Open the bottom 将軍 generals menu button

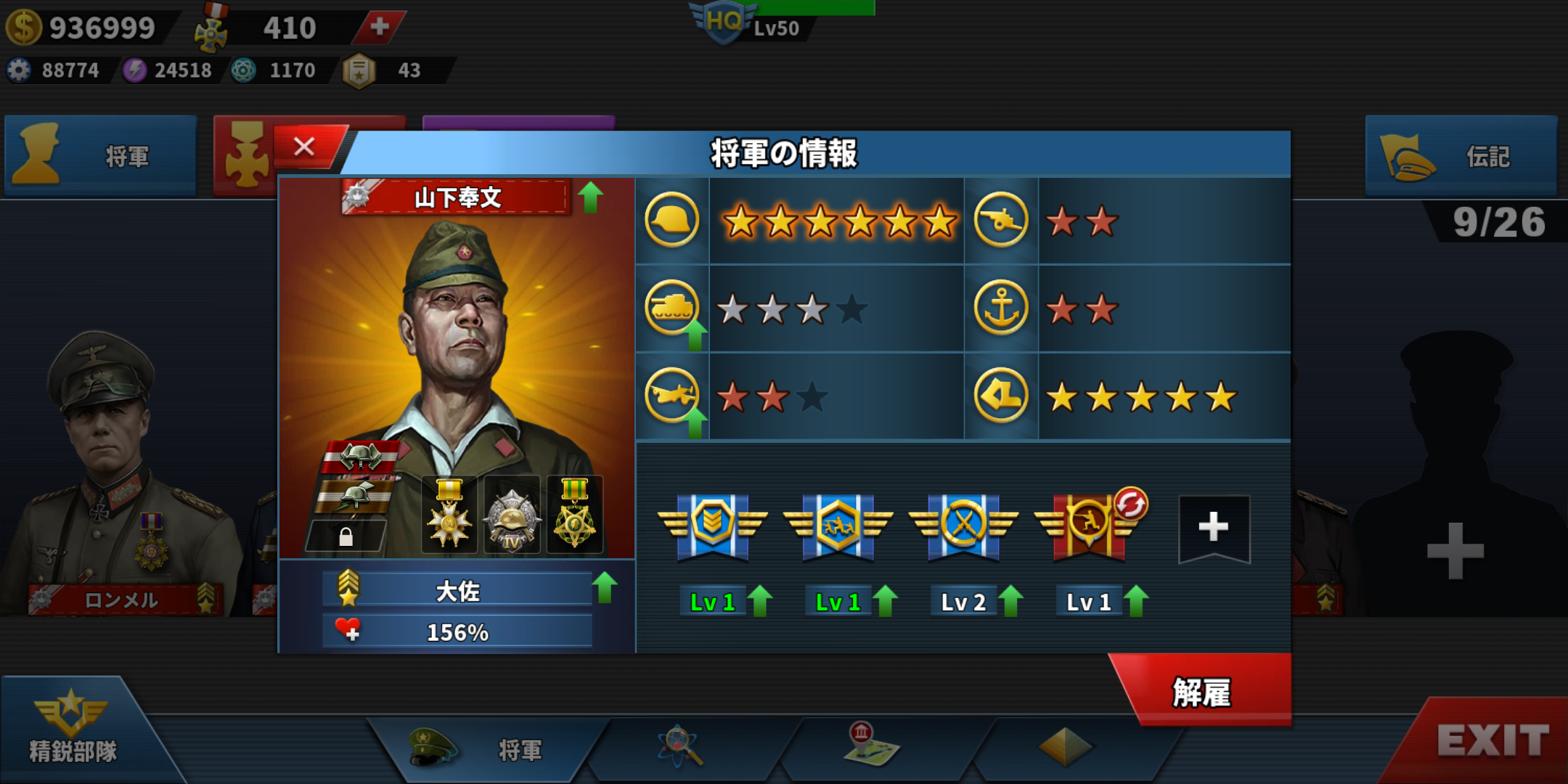tap(486, 748)
